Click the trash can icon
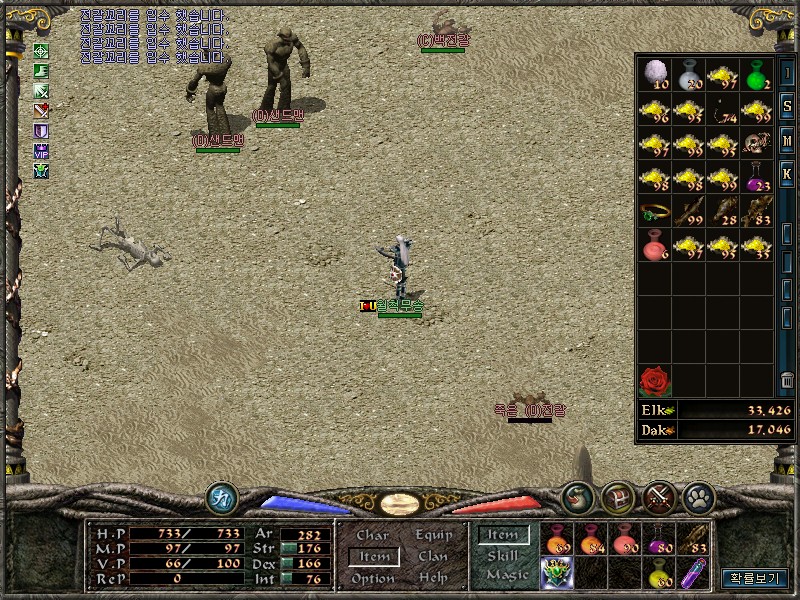Viewport: 800px width, 600px height. tap(787, 380)
